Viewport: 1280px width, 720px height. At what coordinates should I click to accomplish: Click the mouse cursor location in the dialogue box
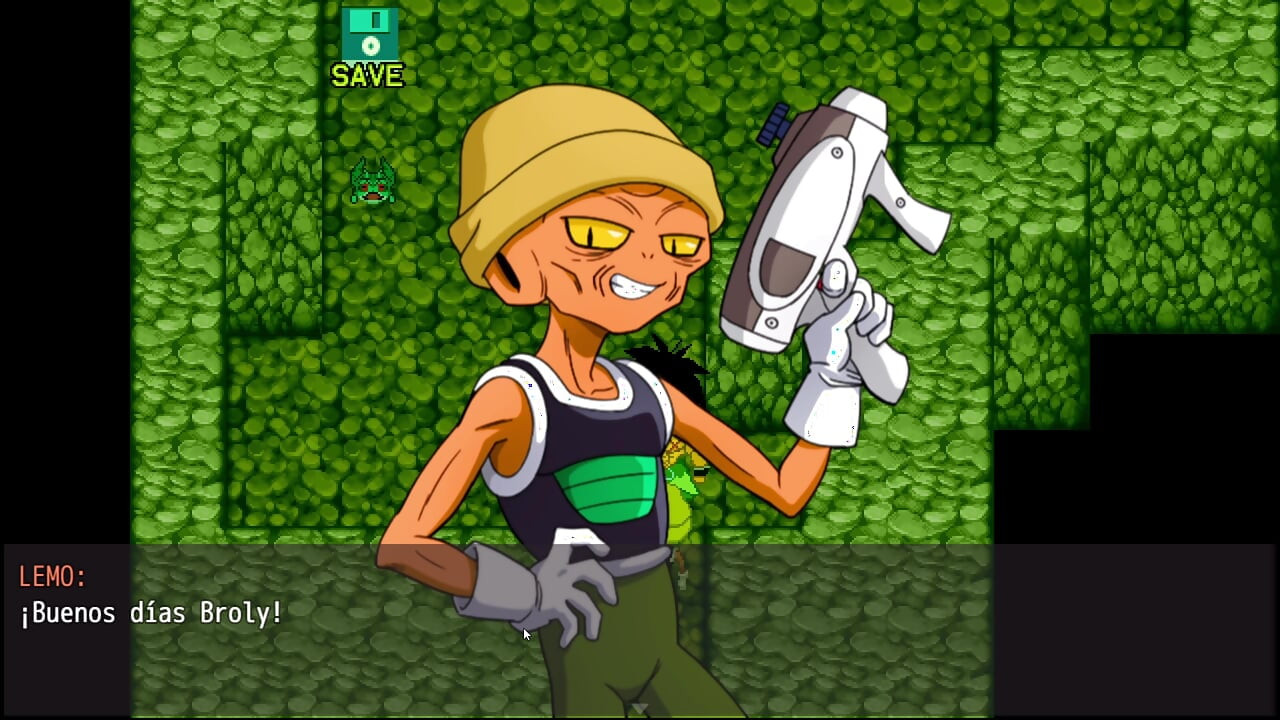pyautogui.click(x=524, y=634)
